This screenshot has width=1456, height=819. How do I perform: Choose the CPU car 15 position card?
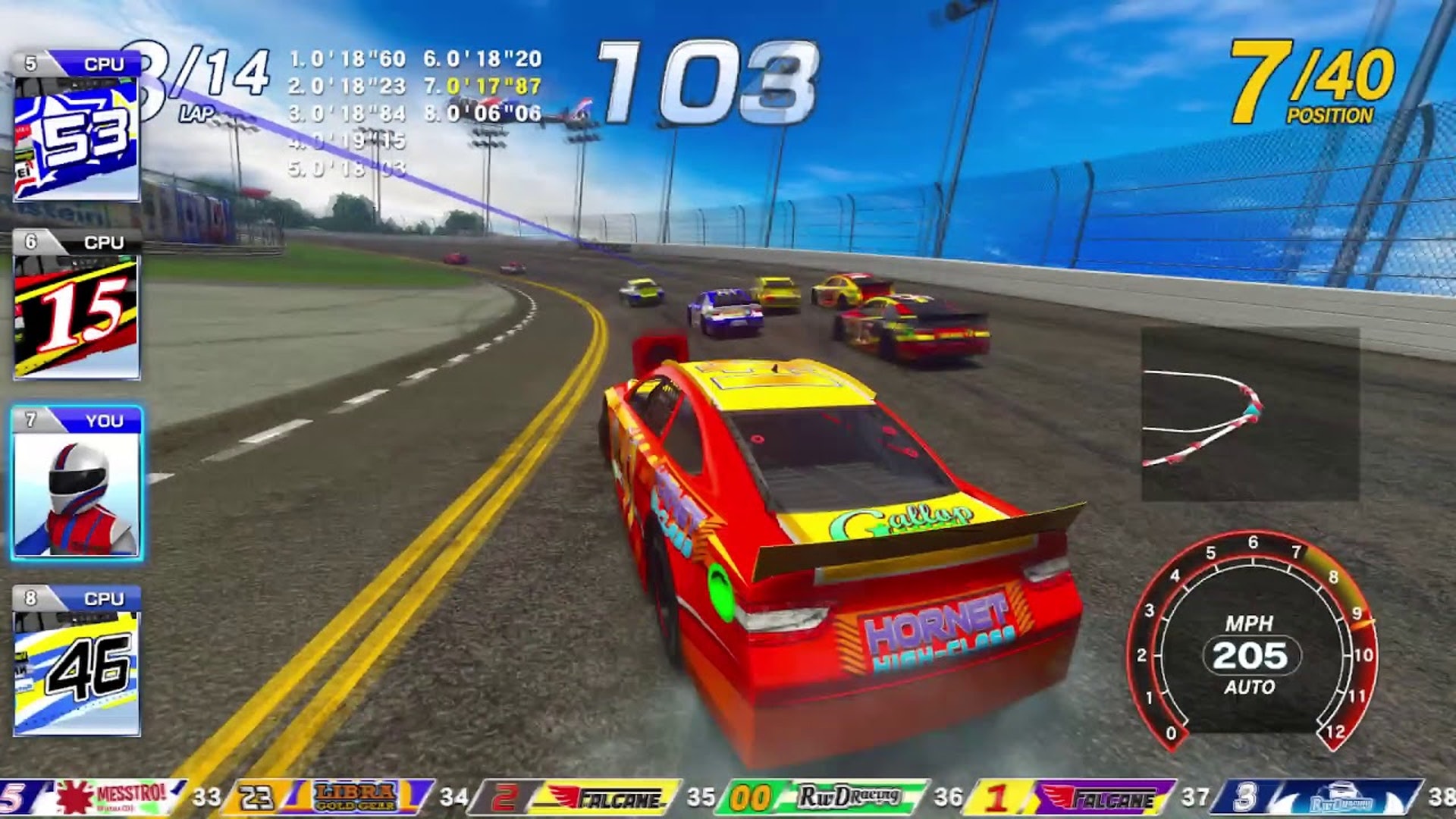pyautogui.click(x=77, y=305)
